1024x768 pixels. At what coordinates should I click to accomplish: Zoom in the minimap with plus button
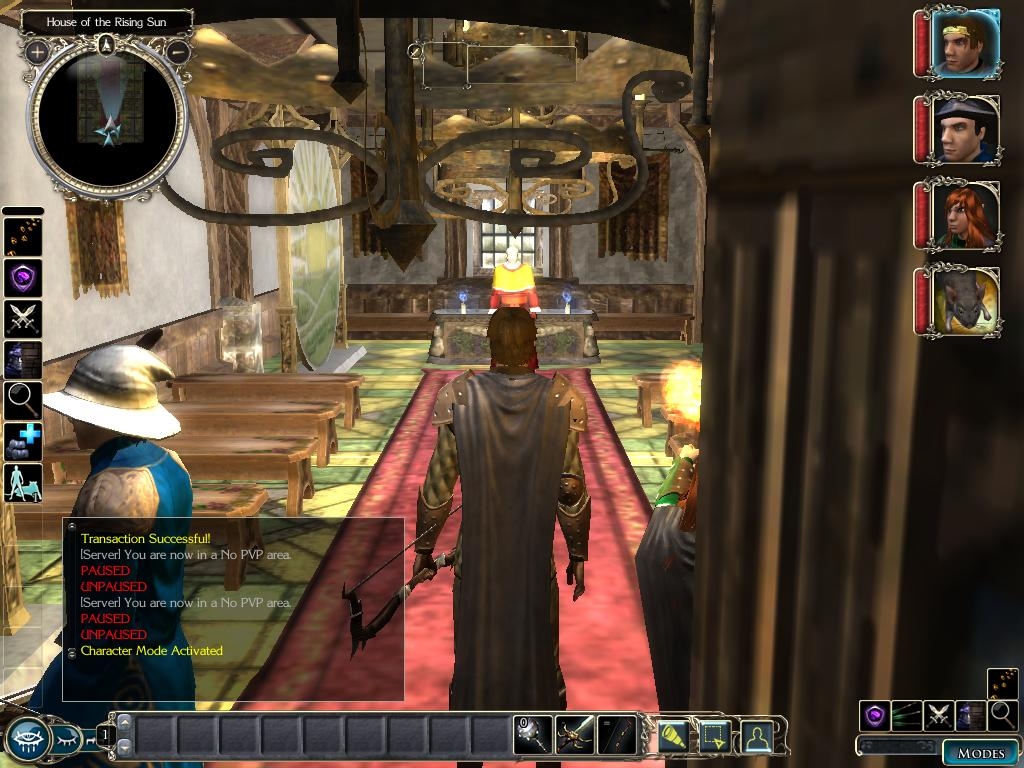point(37,51)
